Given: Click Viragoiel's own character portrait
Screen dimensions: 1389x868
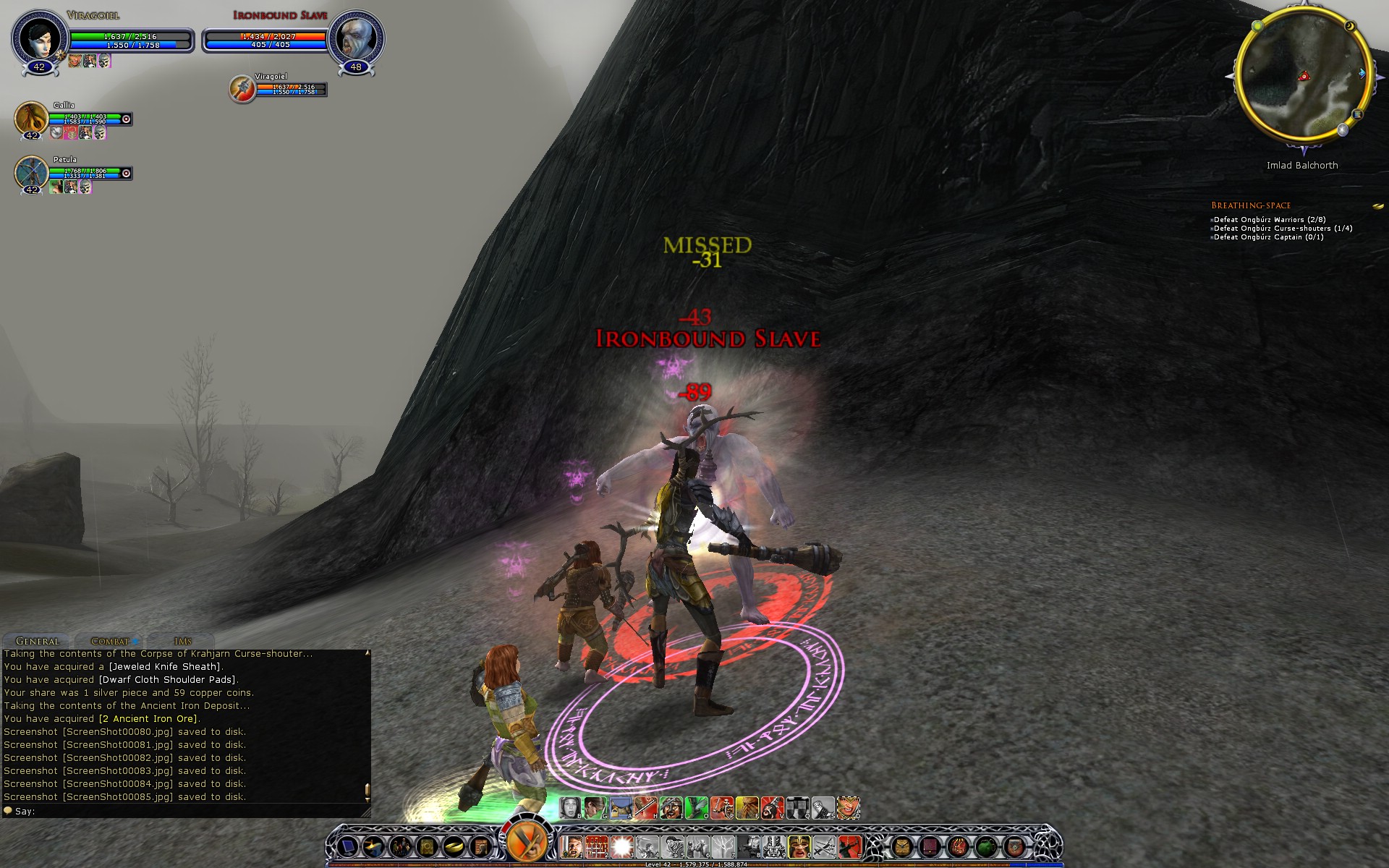Looking at the screenshot, I should click(39, 38).
